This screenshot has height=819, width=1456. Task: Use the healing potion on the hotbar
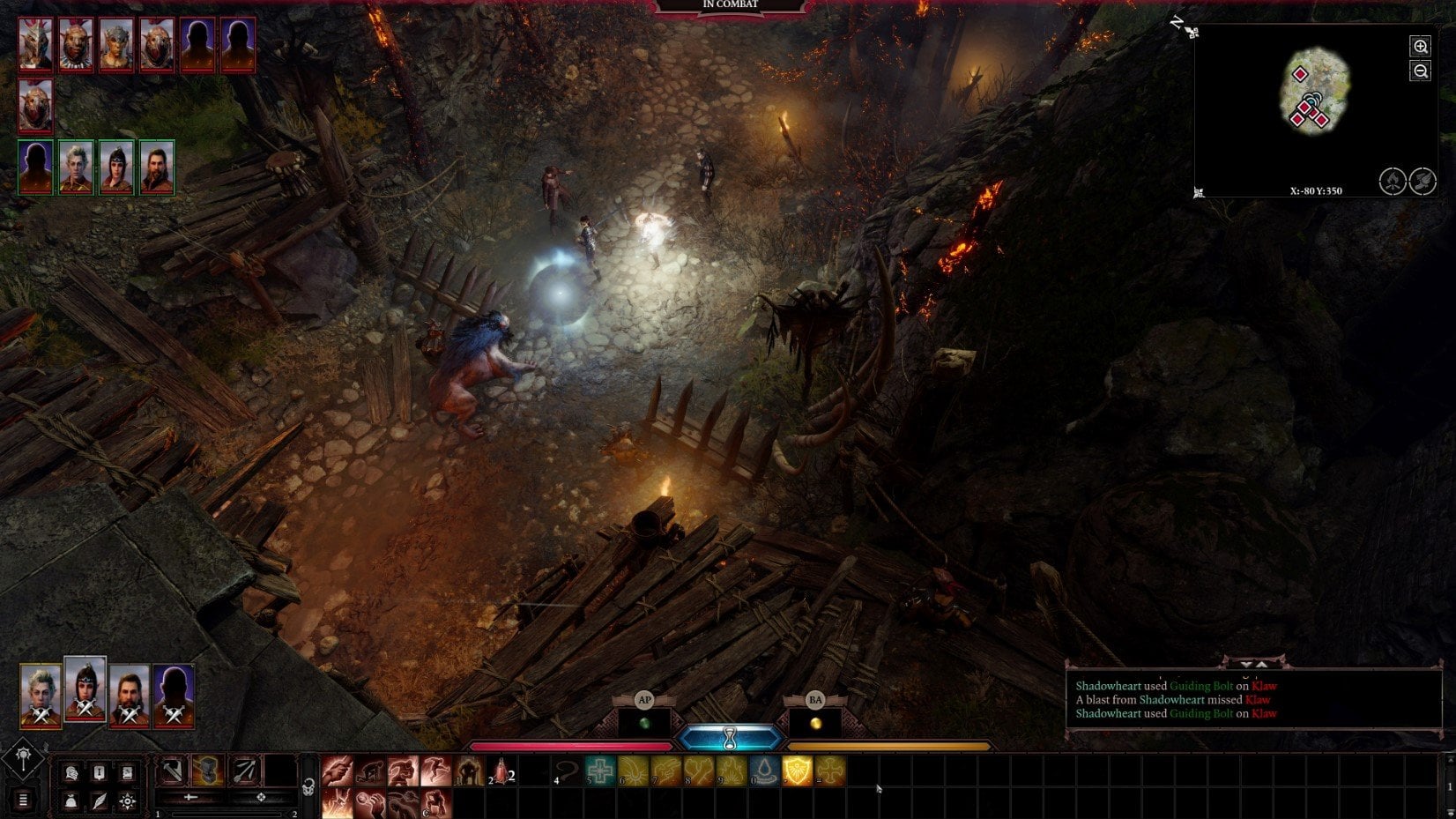[500, 771]
